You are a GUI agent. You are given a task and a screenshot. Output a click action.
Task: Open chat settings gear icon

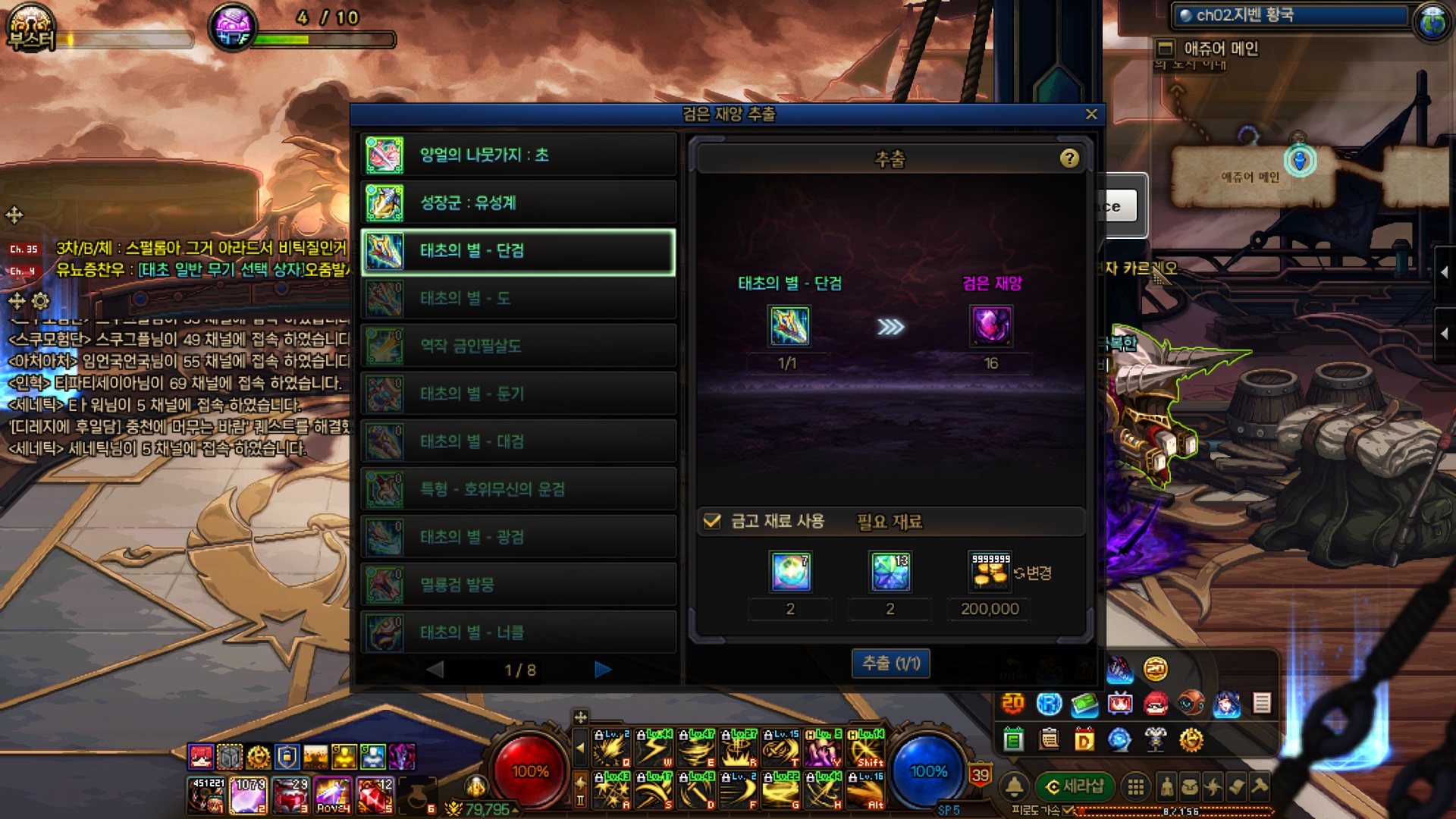click(x=41, y=301)
